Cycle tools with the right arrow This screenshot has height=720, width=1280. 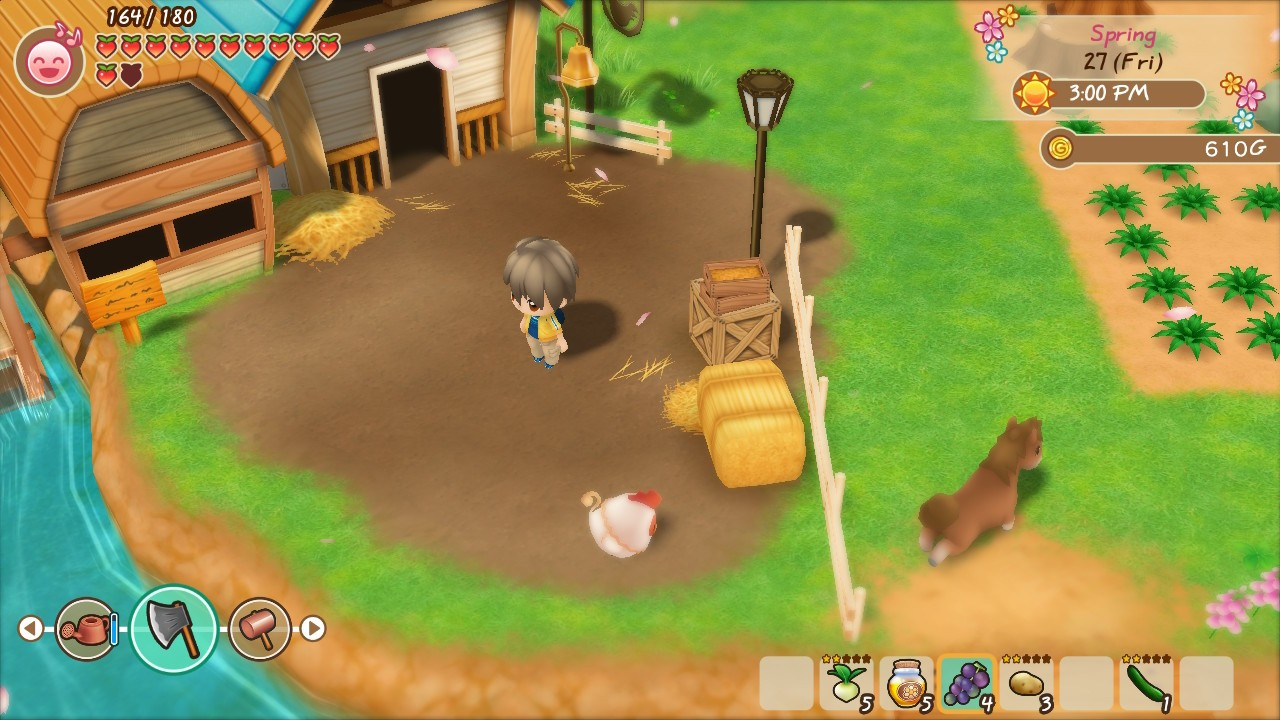pos(313,629)
